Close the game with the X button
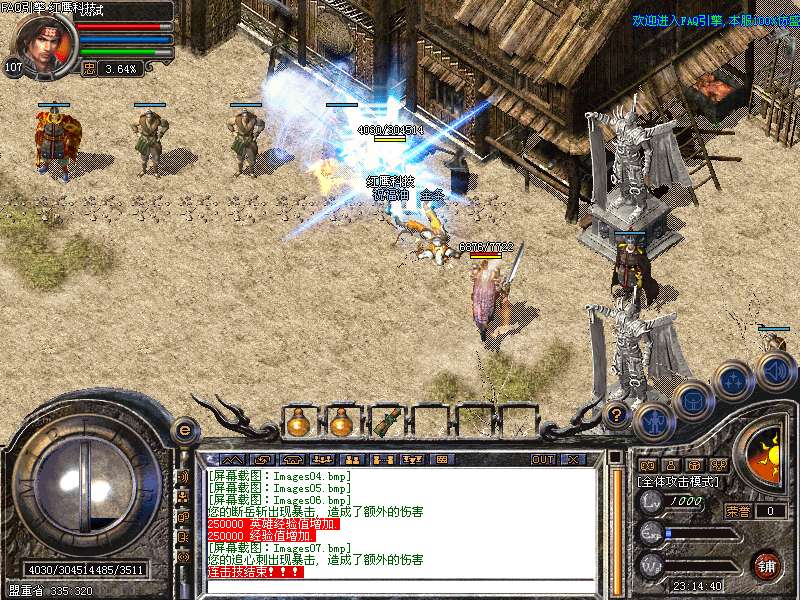The width and height of the screenshot is (800, 600). [573, 459]
